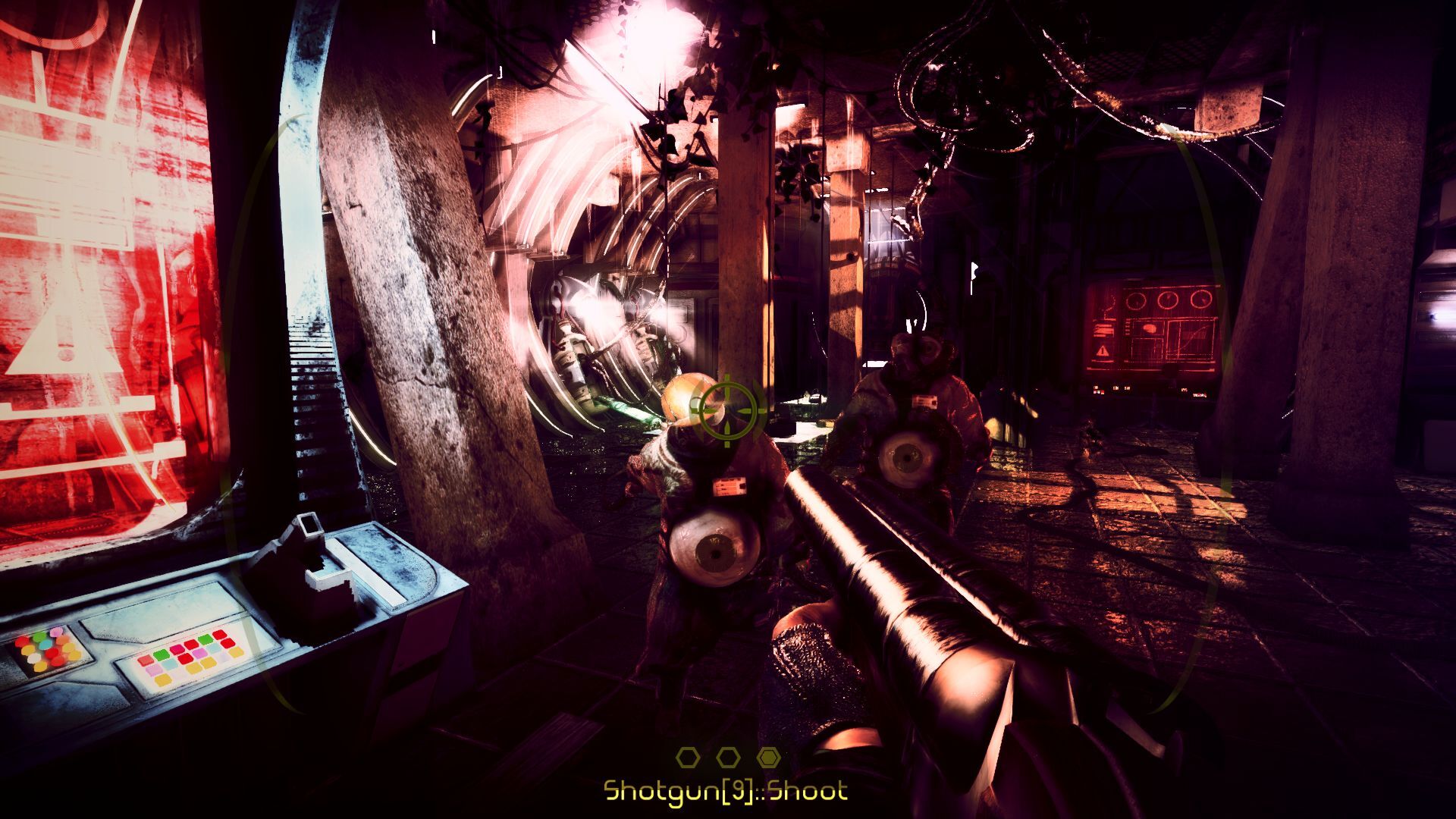Click the filled rightmost hexagon ammo icon
1456x819 pixels.
click(769, 758)
